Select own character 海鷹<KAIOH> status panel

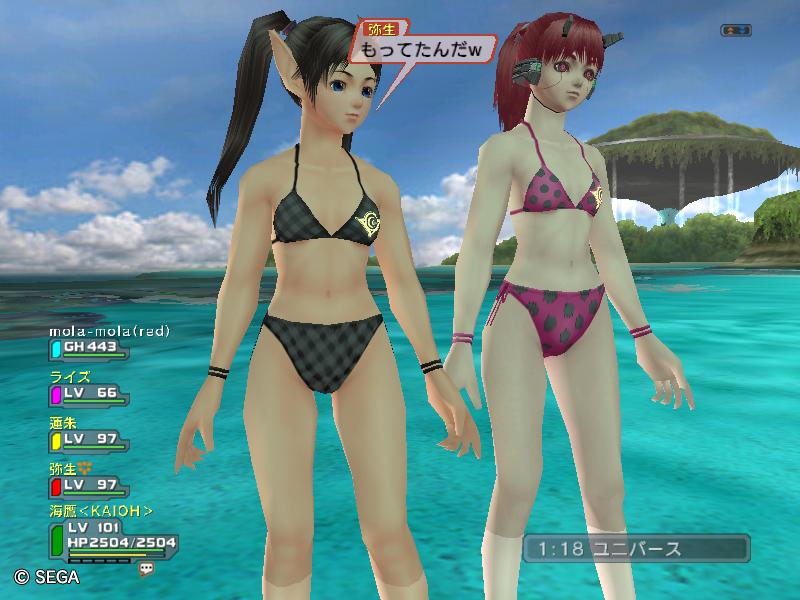(112, 541)
